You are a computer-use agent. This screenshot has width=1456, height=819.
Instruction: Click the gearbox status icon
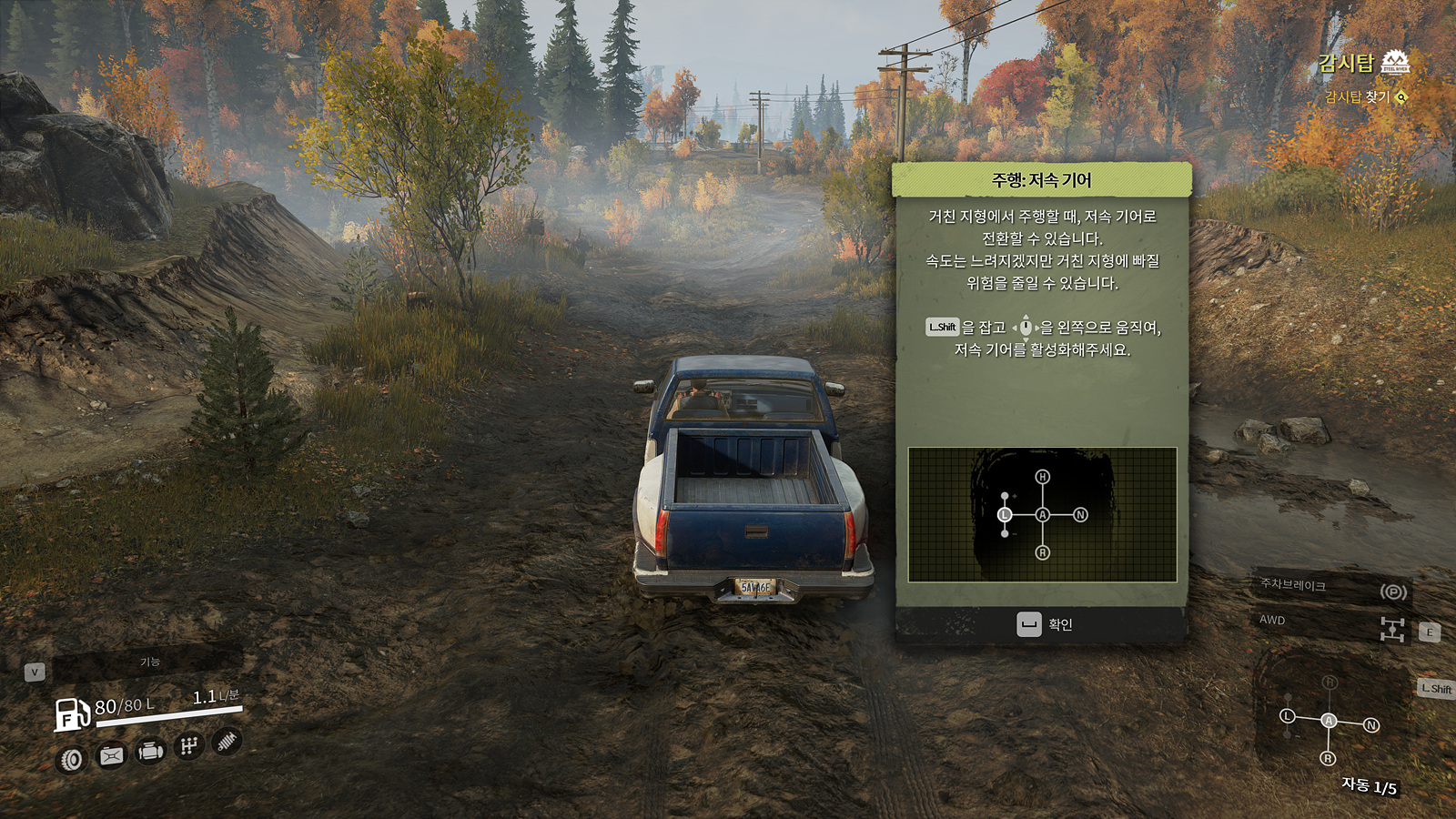[188, 746]
